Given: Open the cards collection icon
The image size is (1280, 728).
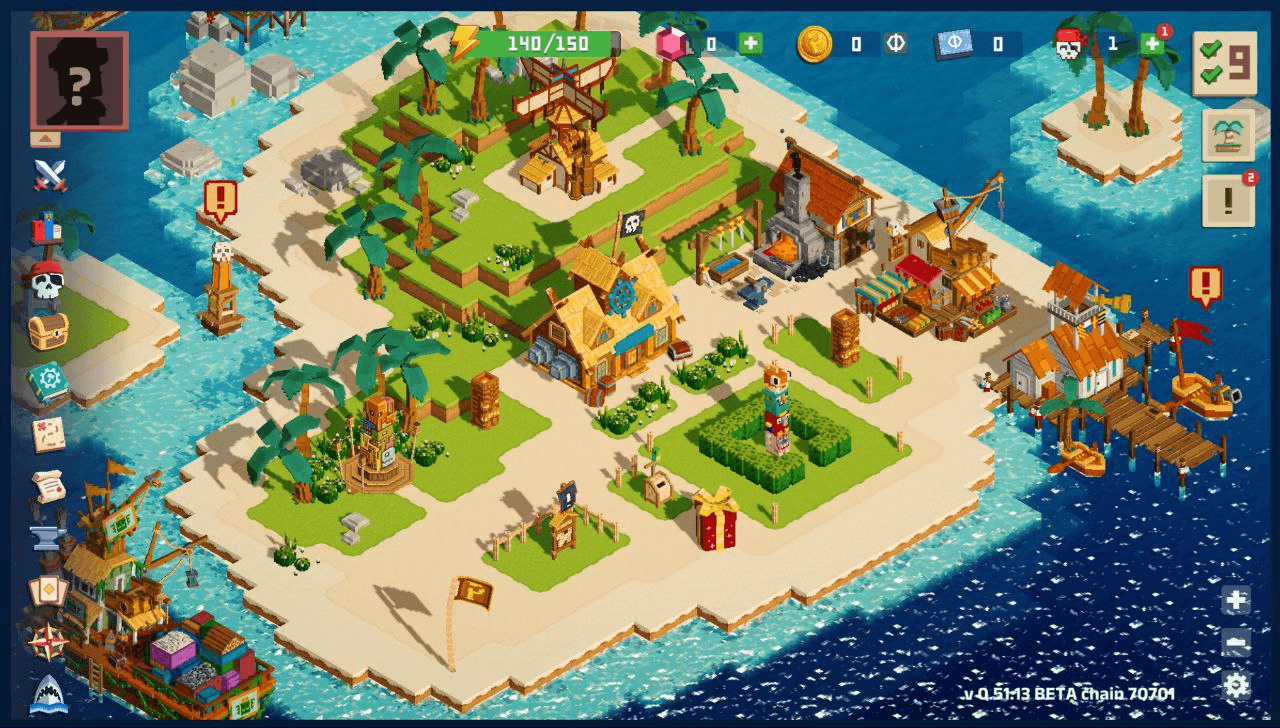Looking at the screenshot, I should [47, 591].
